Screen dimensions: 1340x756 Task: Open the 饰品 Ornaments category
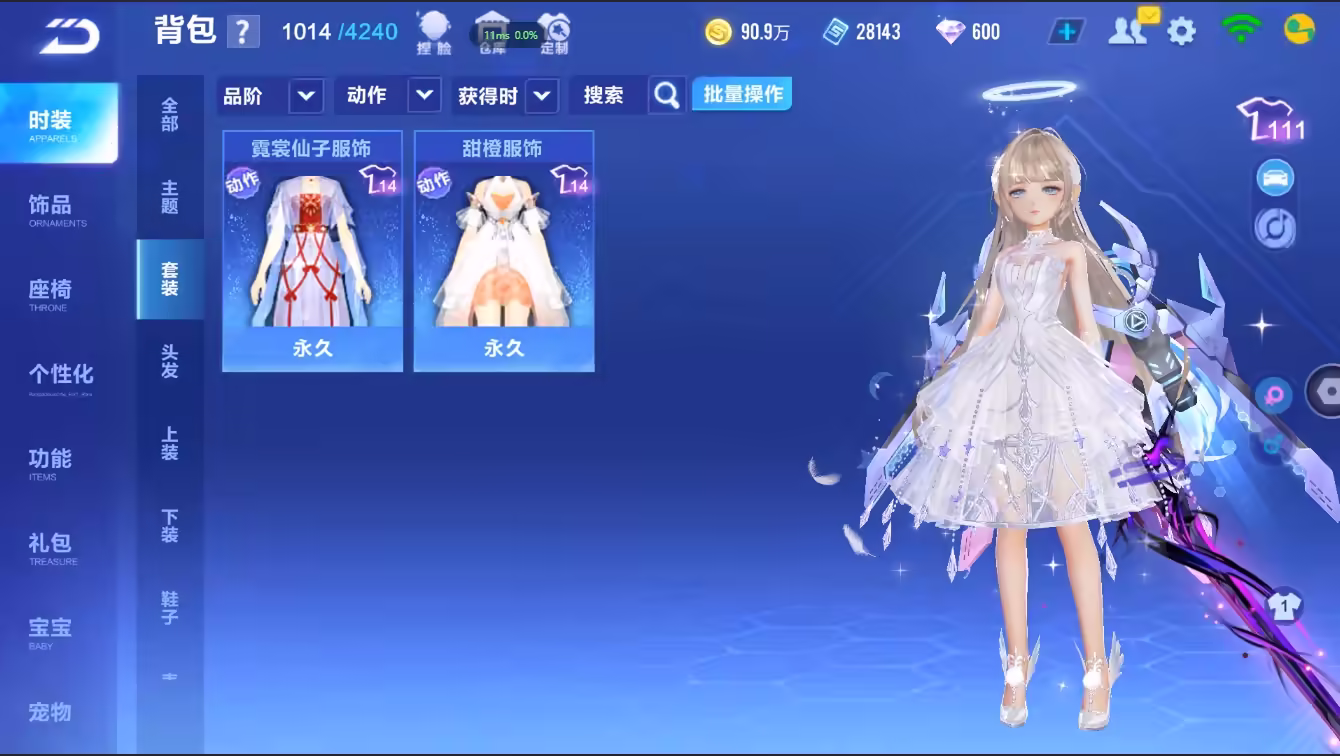point(56,208)
